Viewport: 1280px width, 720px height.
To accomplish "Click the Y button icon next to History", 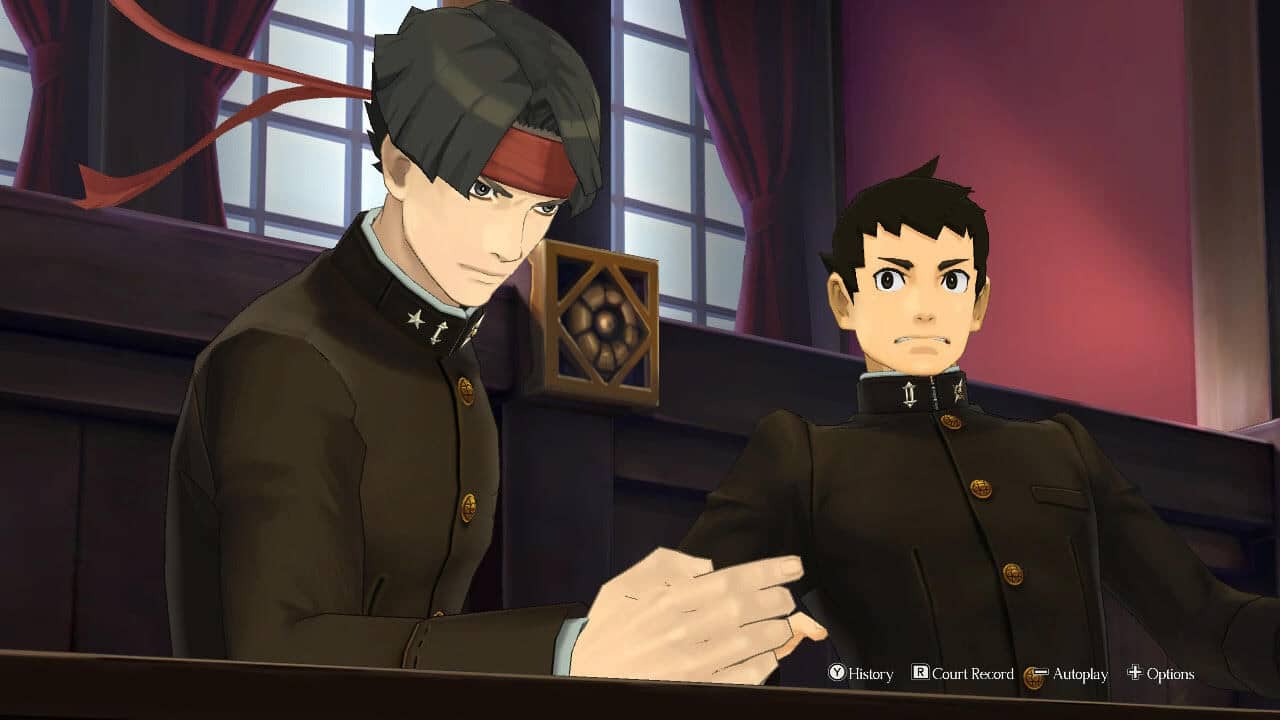I will point(836,673).
